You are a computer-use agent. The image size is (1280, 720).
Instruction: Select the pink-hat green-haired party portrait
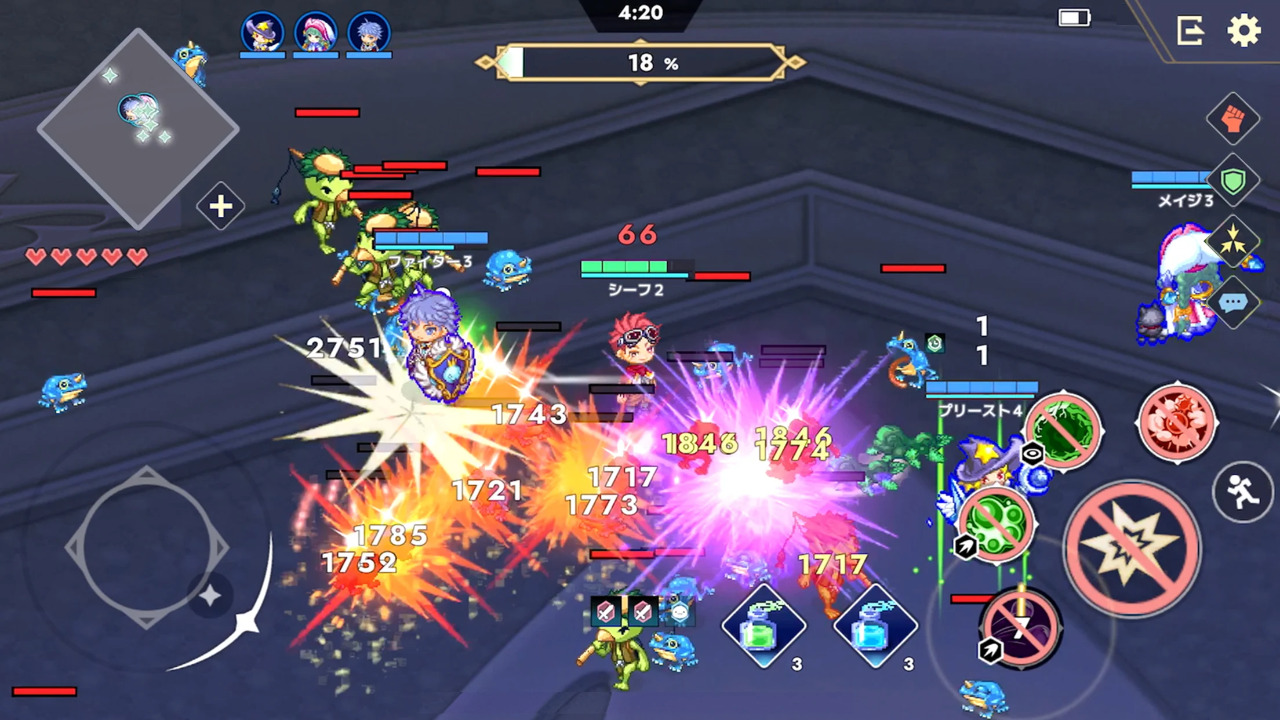315,33
